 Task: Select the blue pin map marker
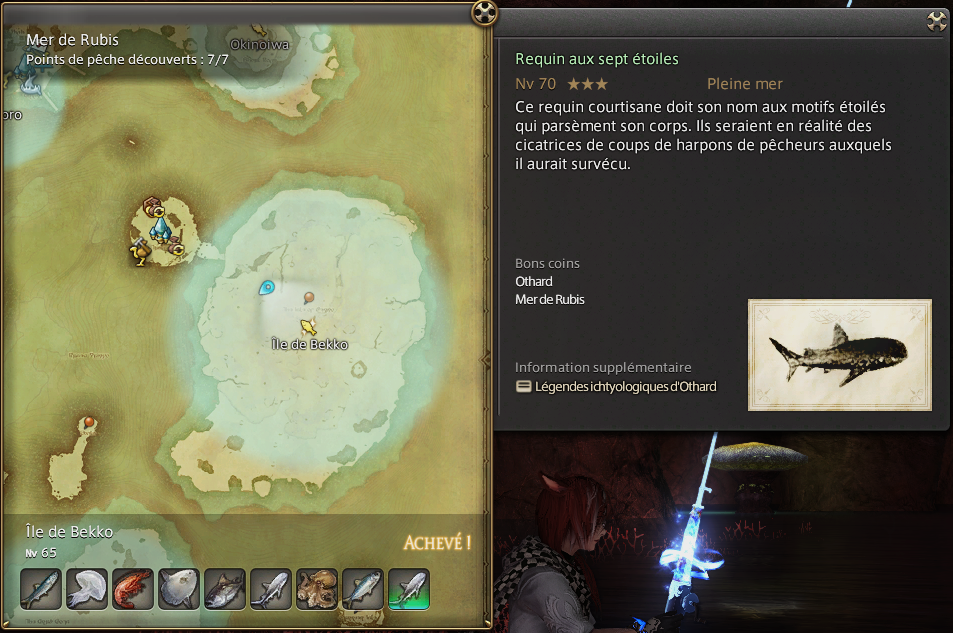click(x=267, y=288)
